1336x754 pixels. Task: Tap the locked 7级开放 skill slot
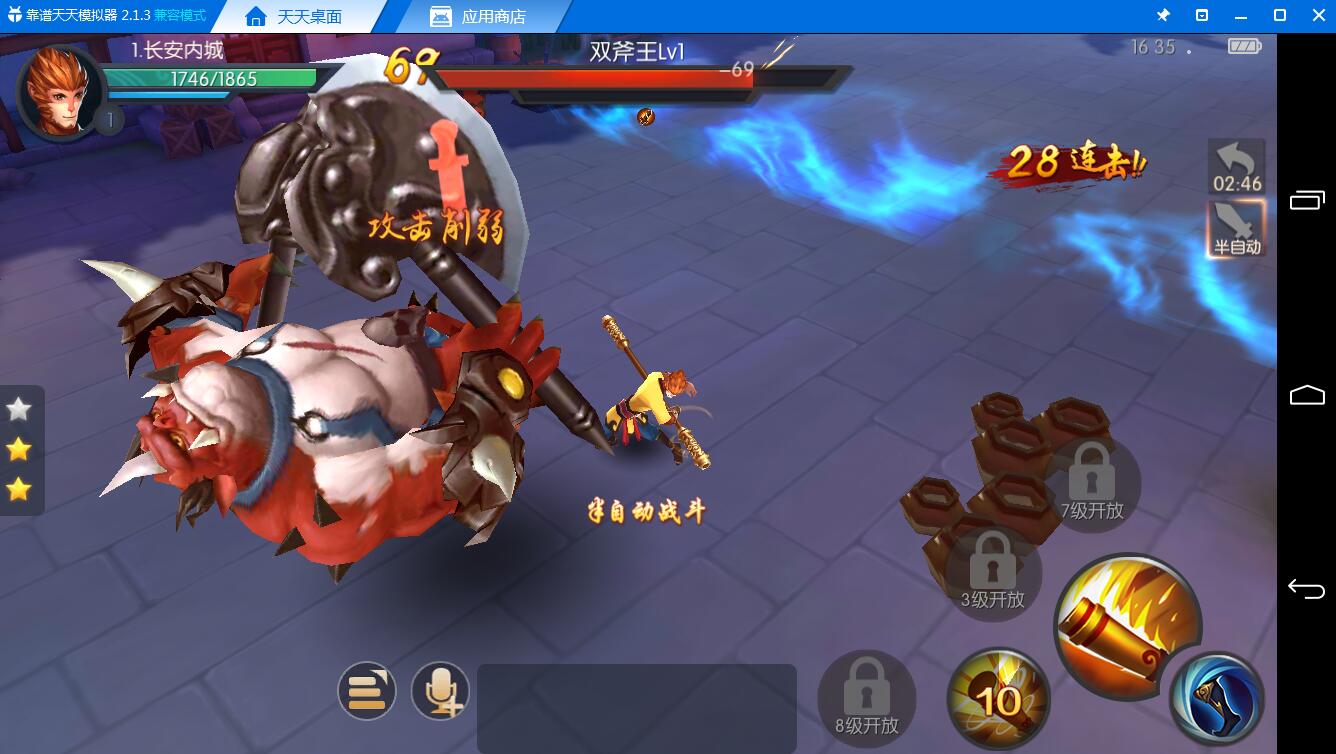[1091, 484]
